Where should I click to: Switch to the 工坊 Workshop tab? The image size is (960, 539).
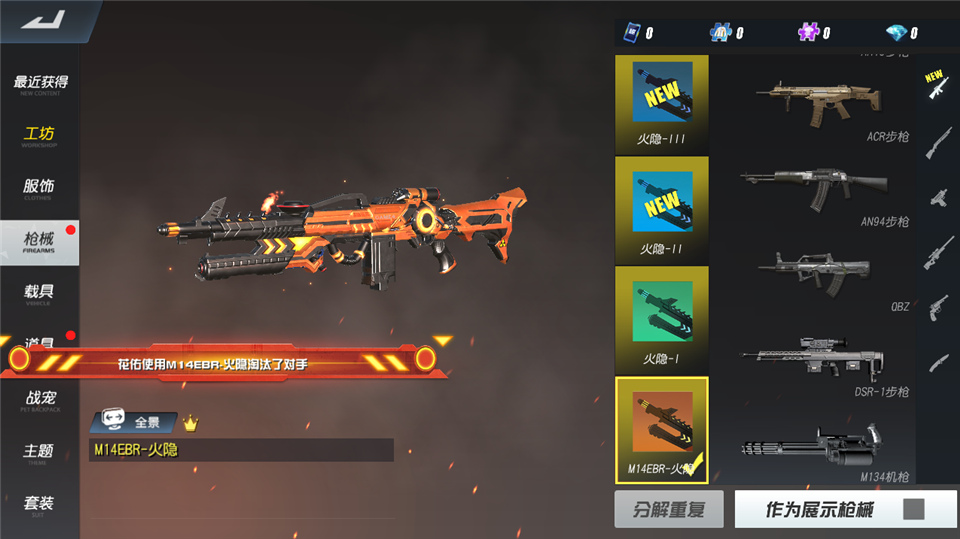click(x=40, y=136)
